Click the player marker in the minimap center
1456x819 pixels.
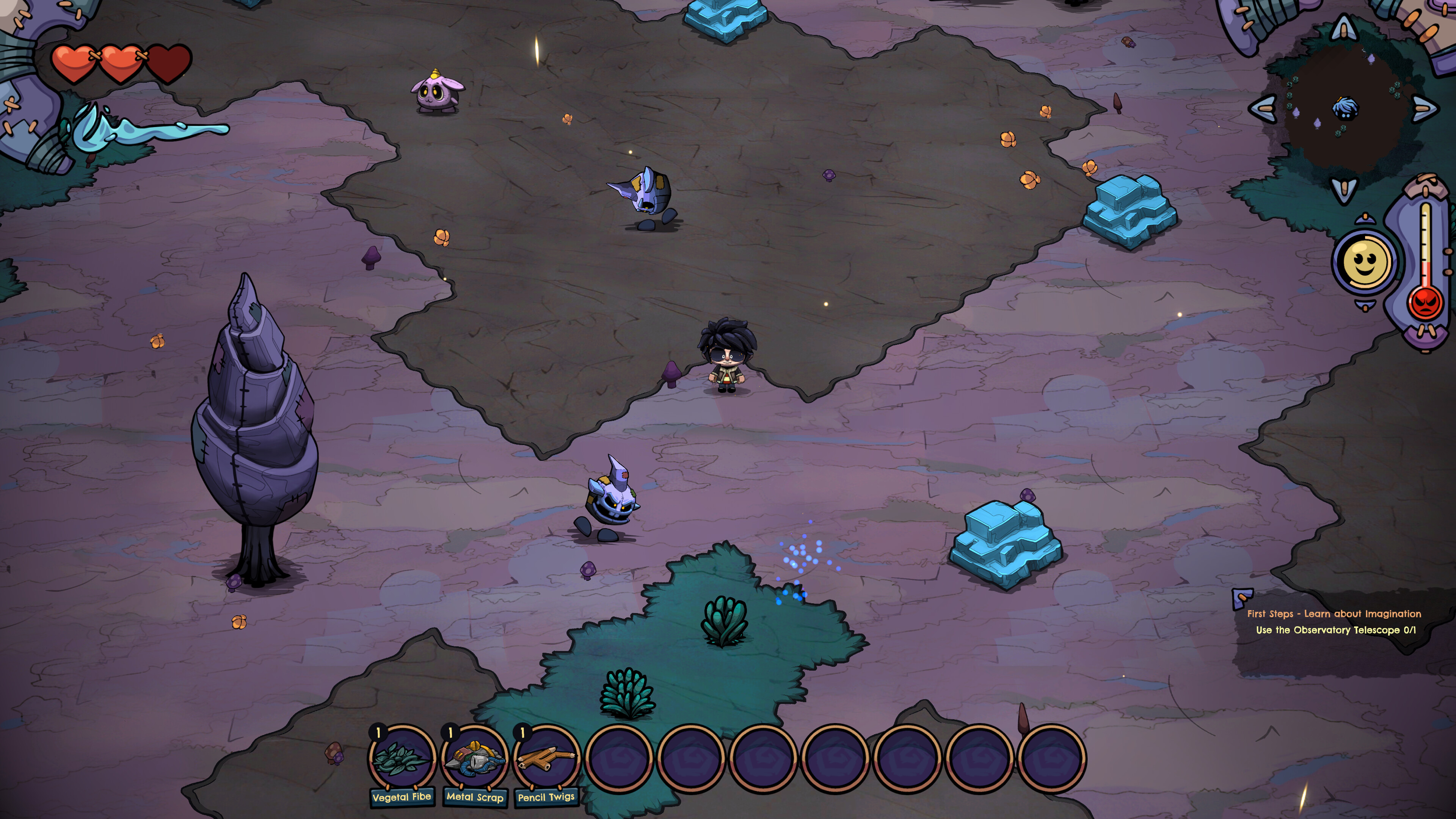tap(1346, 107)
